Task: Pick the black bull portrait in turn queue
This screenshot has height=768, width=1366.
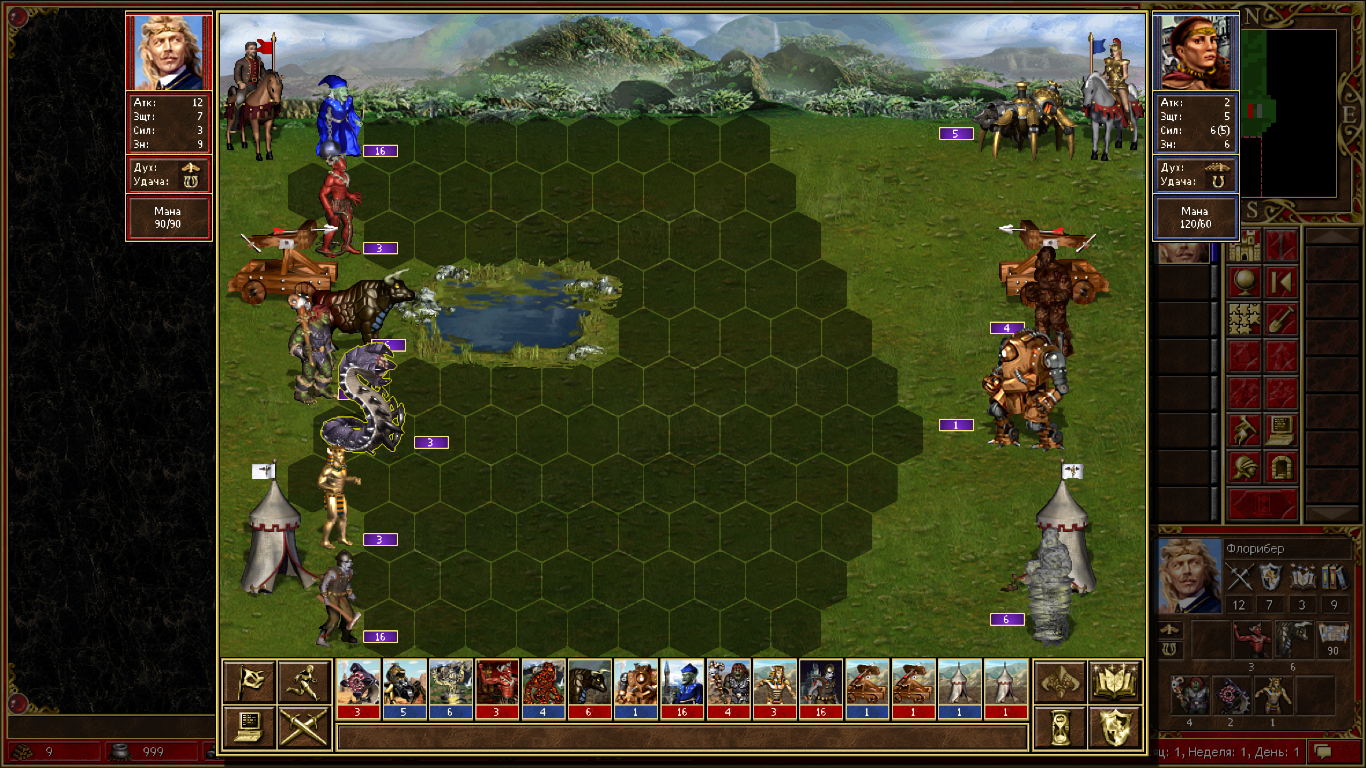Action: pyautogui.click(x=590, y=682)
